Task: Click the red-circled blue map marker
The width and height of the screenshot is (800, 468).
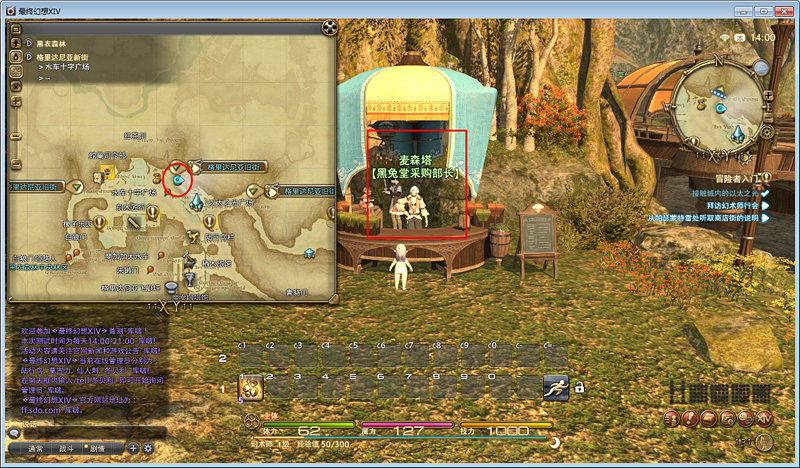Action: tap(178, 178)
